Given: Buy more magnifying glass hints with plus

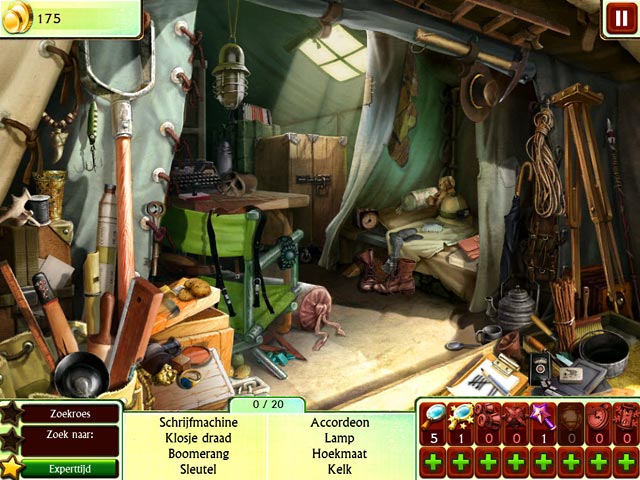Looking at the screenshot, I should pos(434,464).
